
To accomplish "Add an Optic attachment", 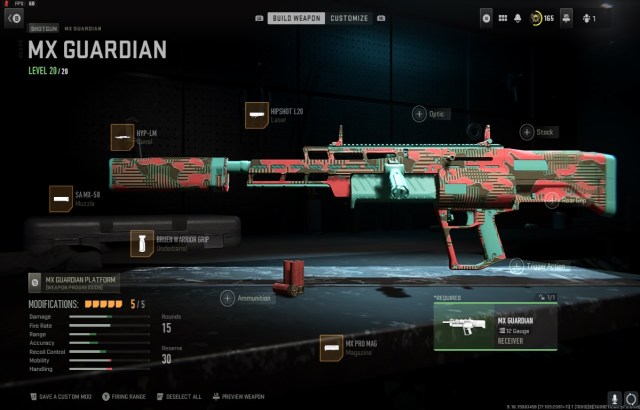I will 417,114.
